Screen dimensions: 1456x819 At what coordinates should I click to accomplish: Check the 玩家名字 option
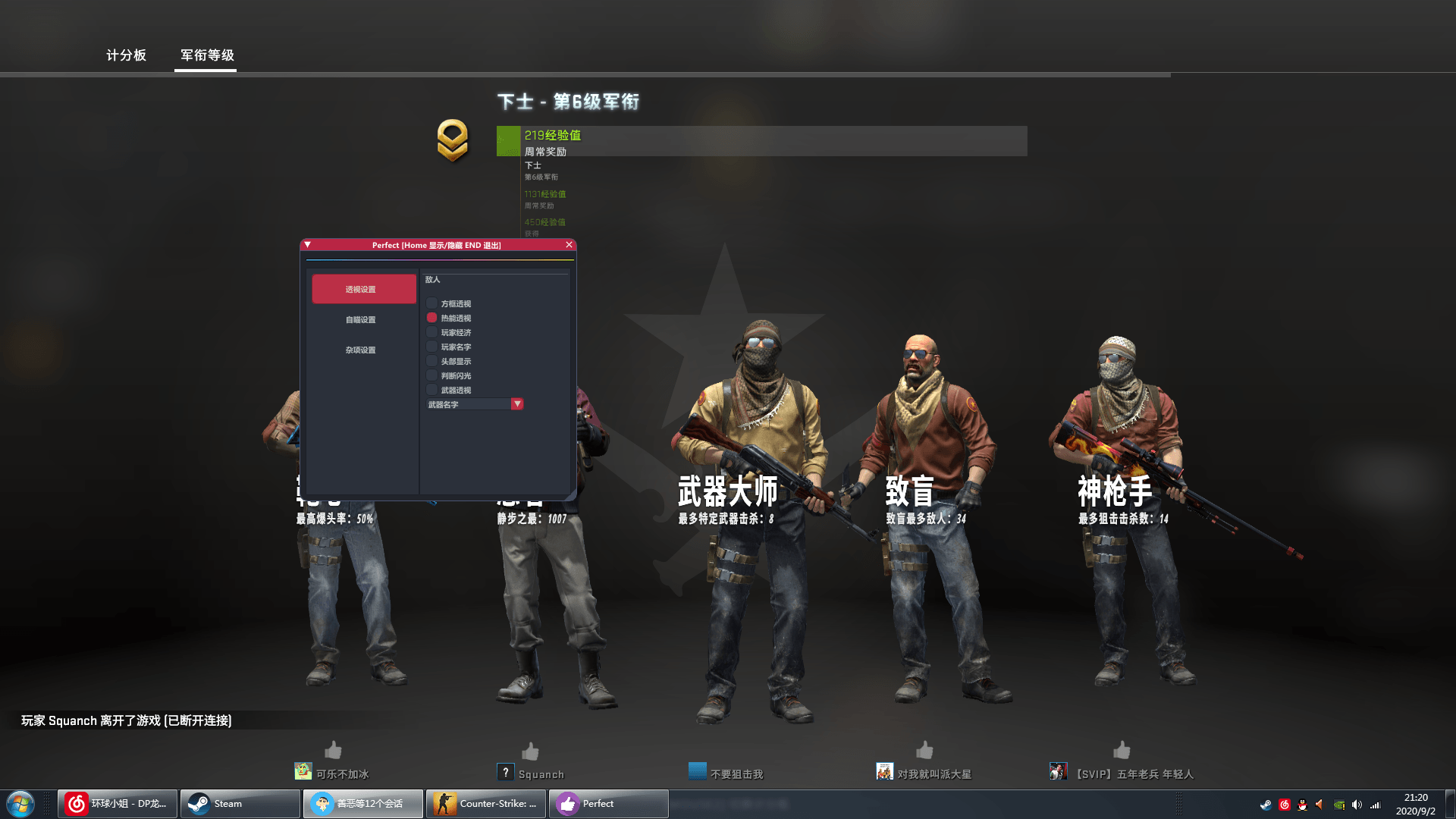[x=431, y=347]
